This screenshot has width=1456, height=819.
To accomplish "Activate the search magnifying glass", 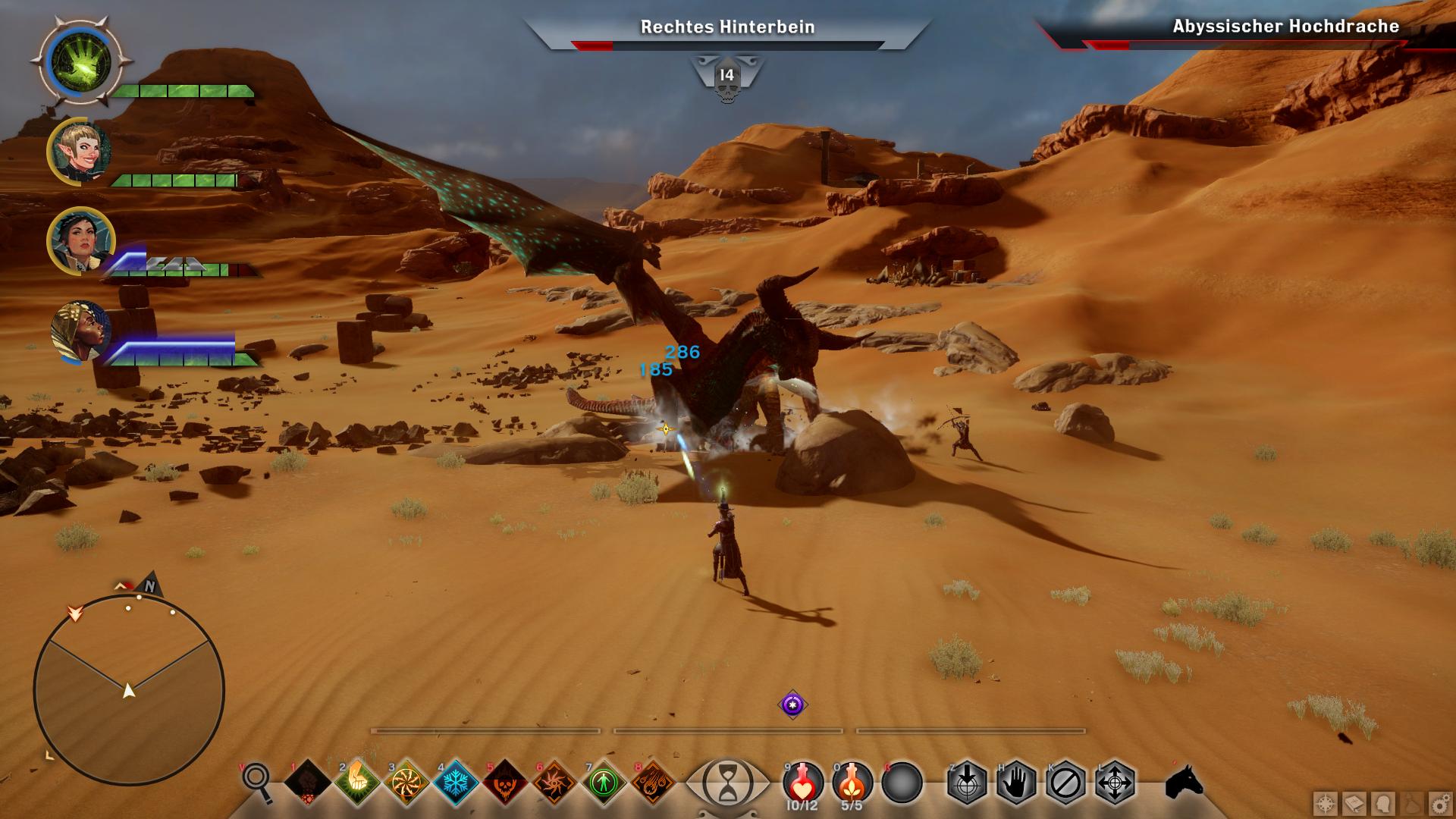I will (x=258, y=780).
